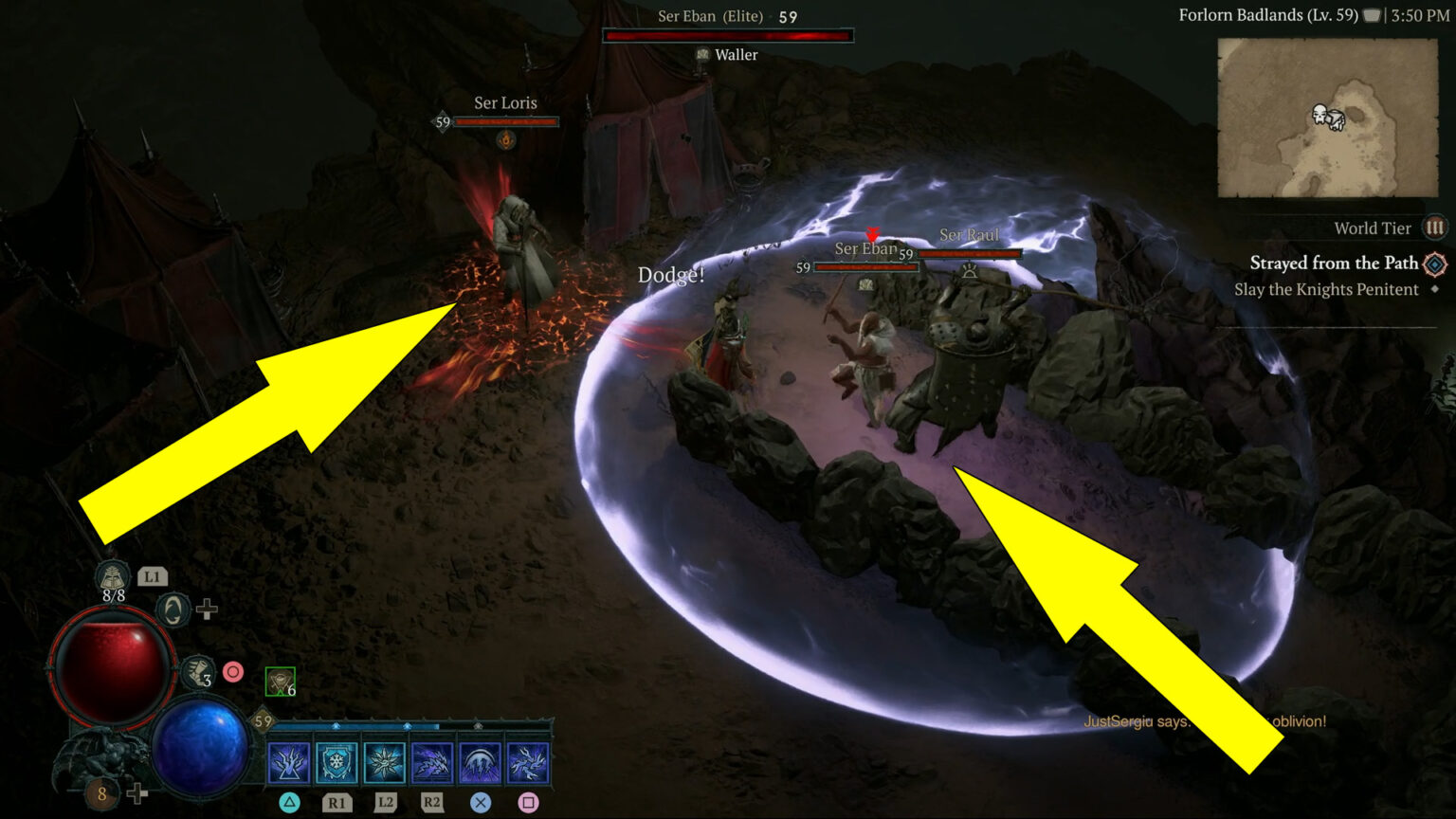This screenshot has height=819, width=1456.
Task: Click the green-bordered buff icon showing 6
Action: pos(280,681)
